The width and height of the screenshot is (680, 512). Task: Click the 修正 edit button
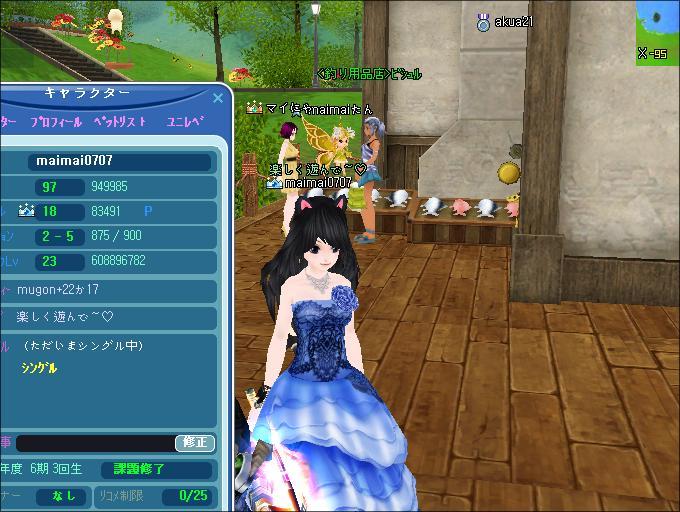click(195, 443)
